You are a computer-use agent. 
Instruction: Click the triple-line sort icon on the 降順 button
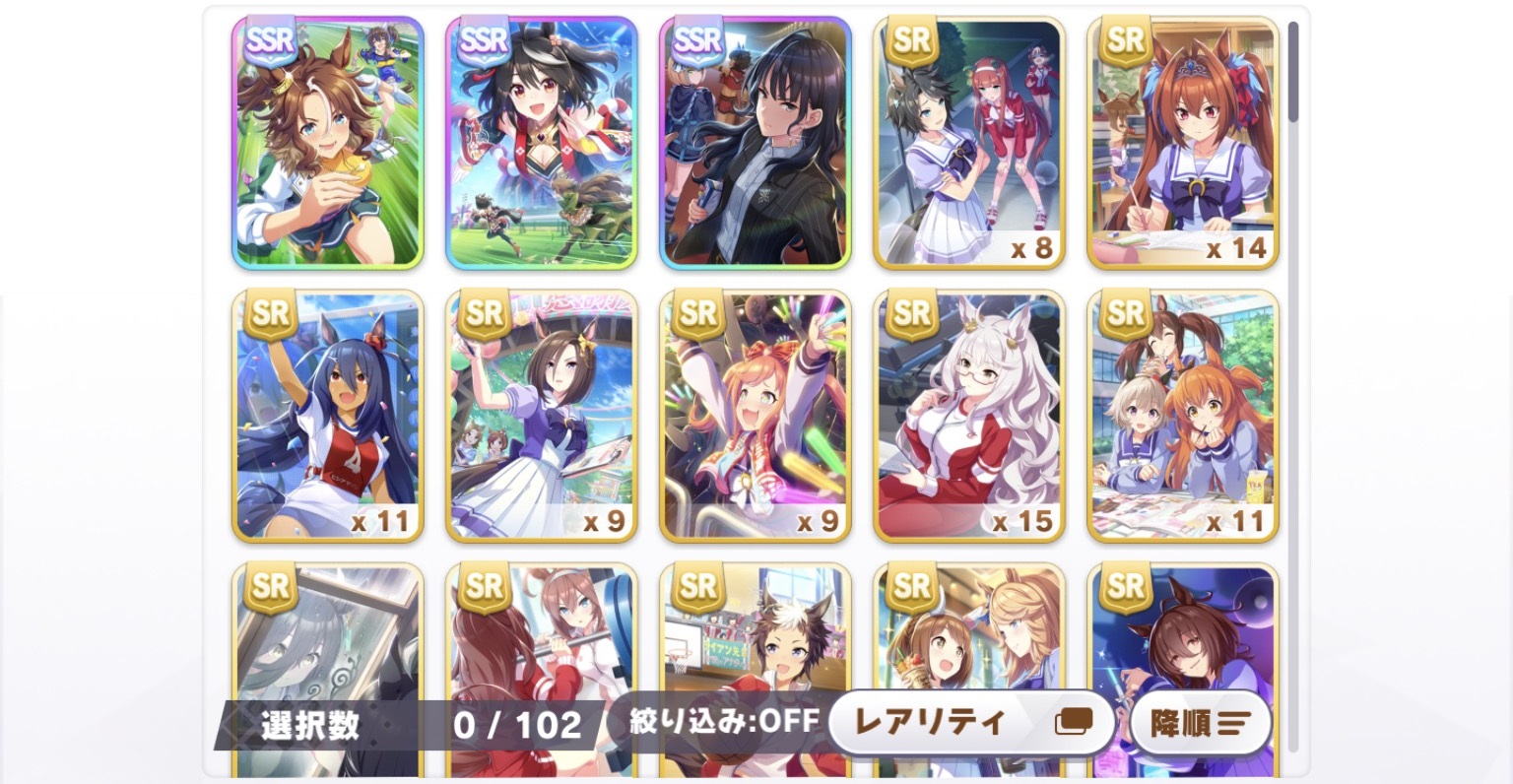(1236, 722)
